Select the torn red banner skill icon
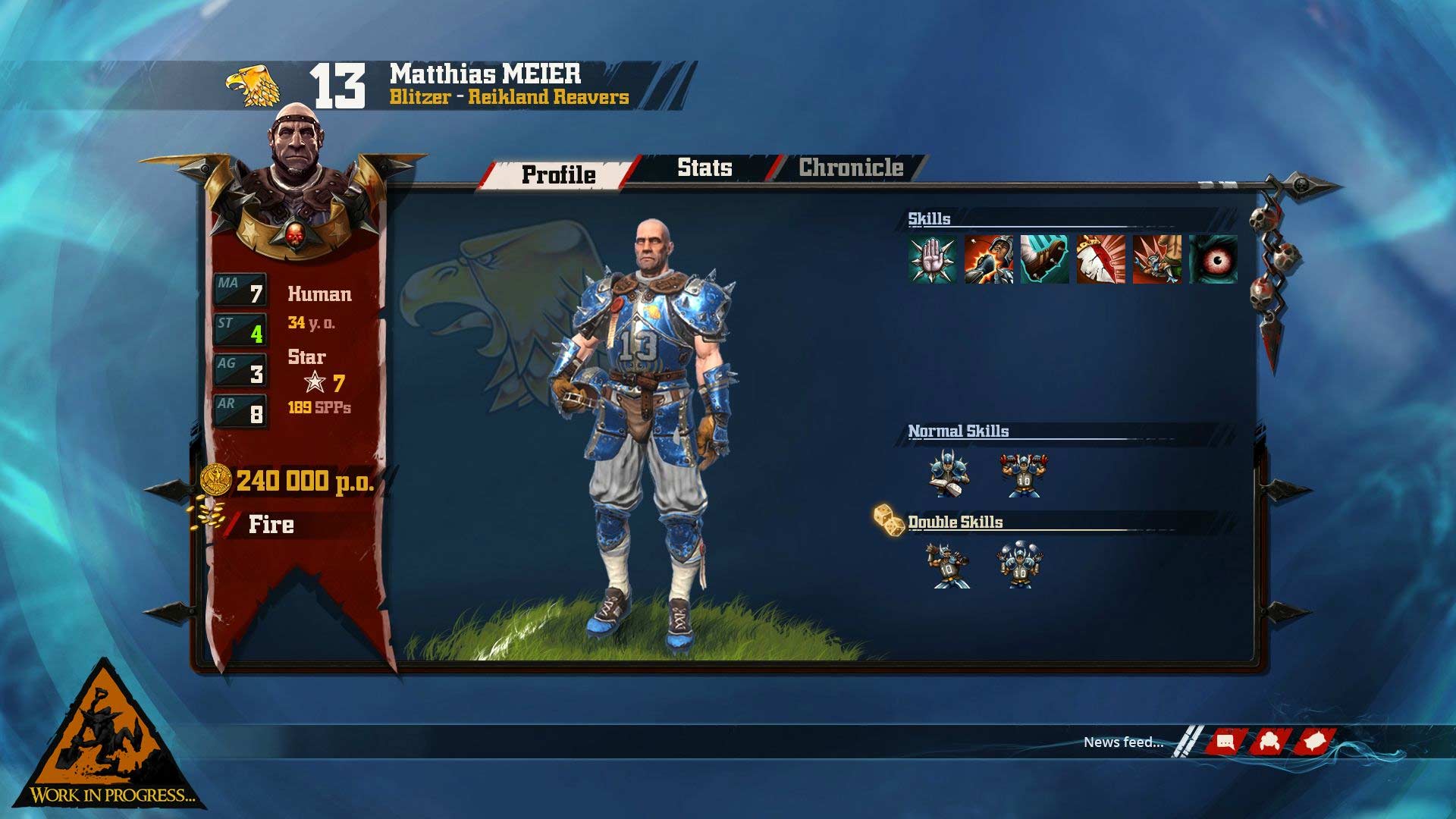 click(x=1101, y=259)
